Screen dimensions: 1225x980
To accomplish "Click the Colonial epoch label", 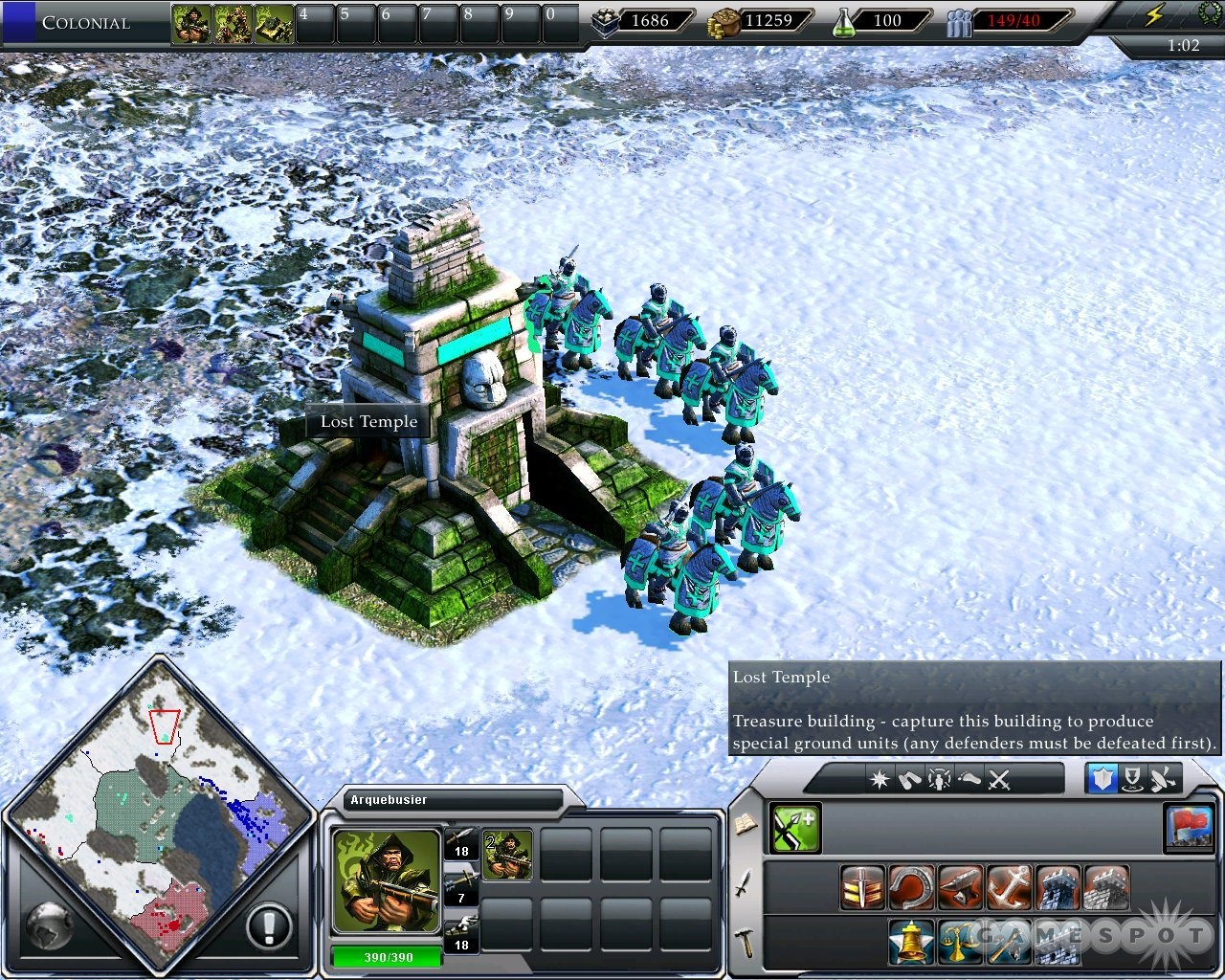I will point(86,23).
